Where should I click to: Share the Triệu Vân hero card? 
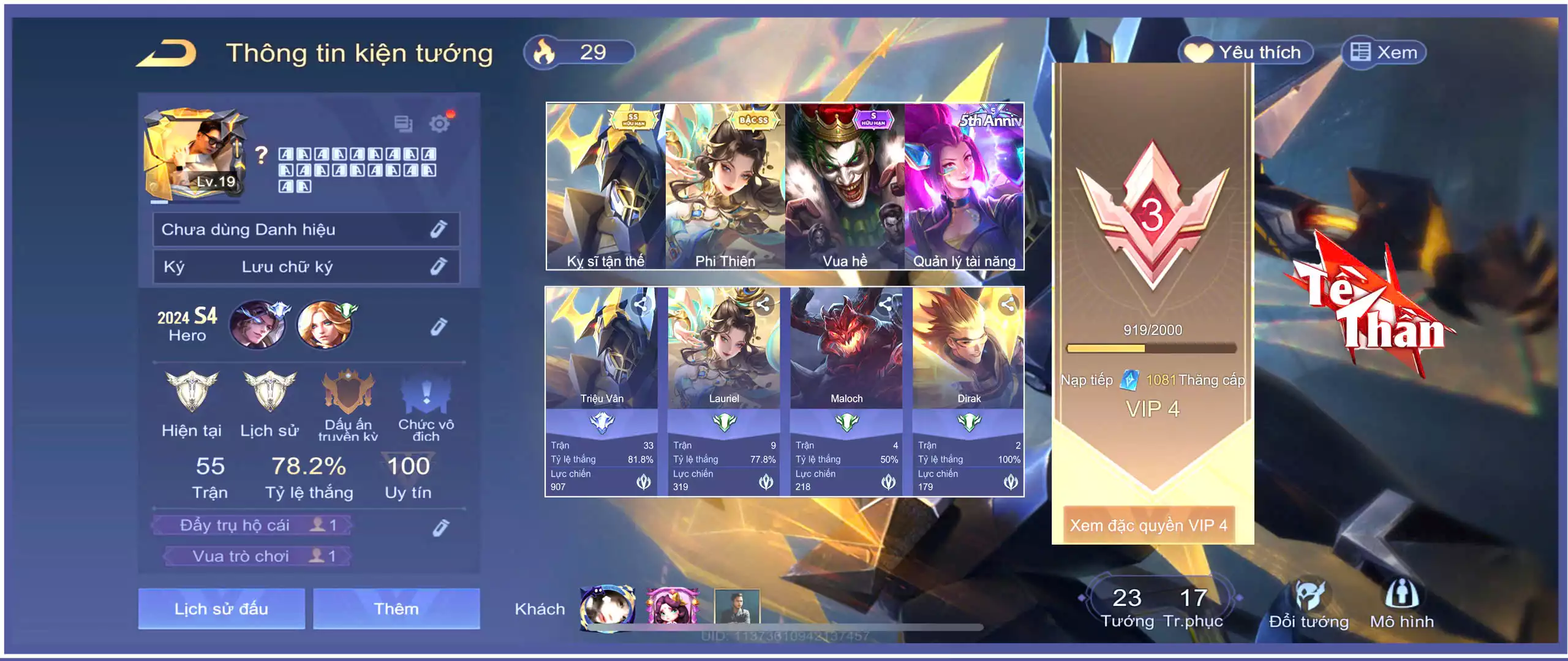coord(641,304)
